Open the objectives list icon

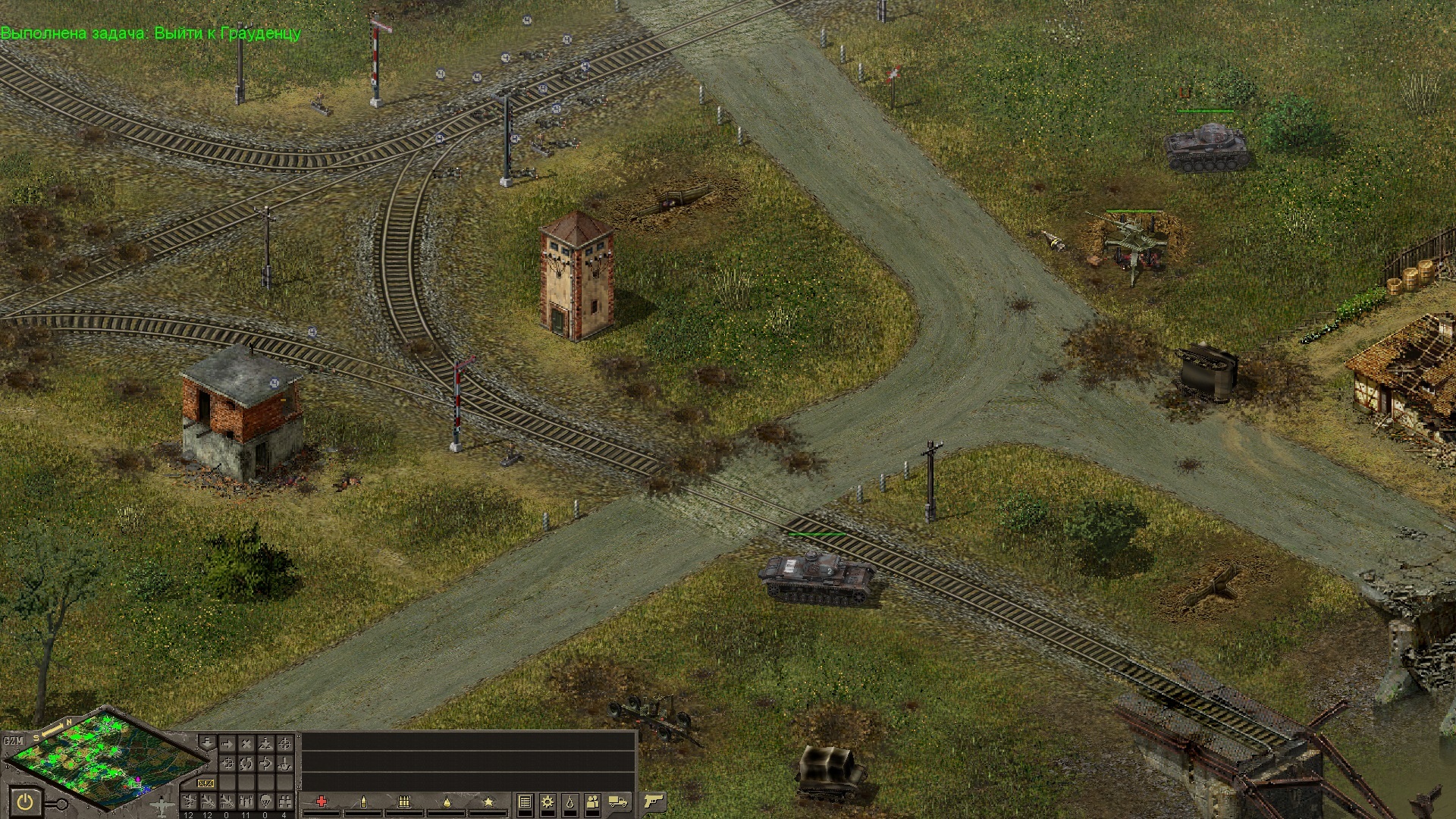(525, 802)
